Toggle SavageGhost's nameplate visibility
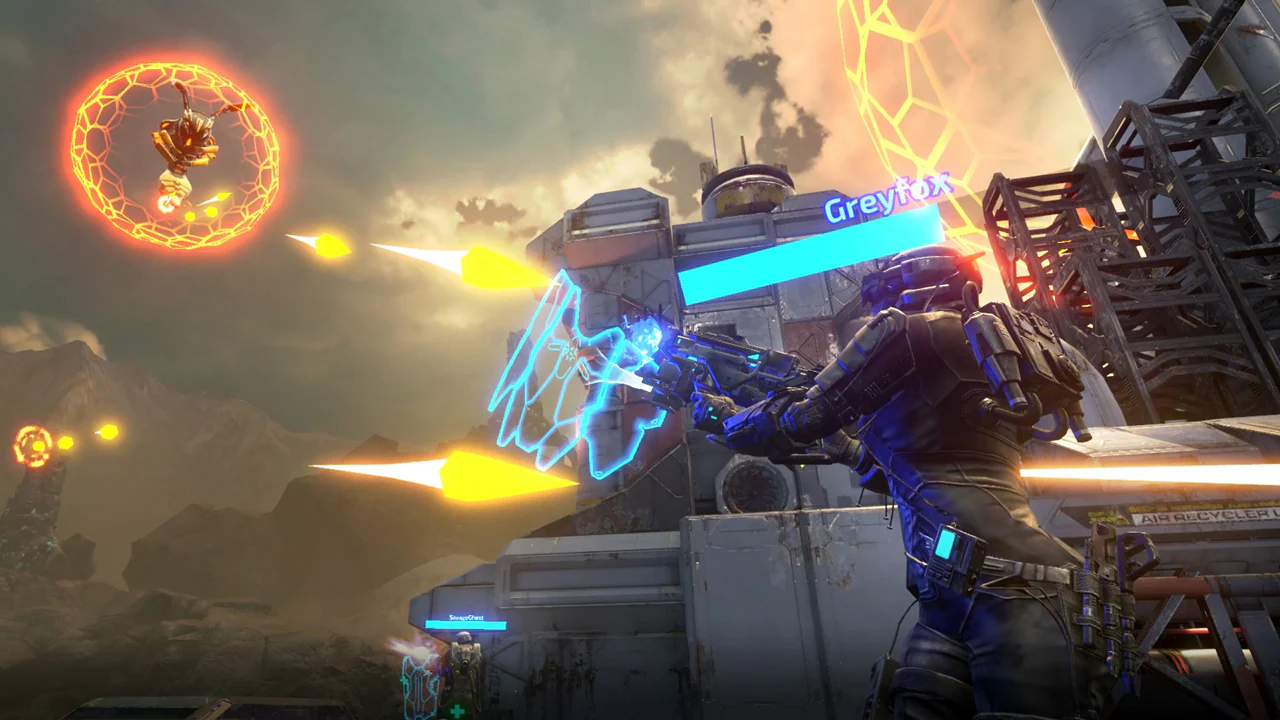 [x=466, y=617]
